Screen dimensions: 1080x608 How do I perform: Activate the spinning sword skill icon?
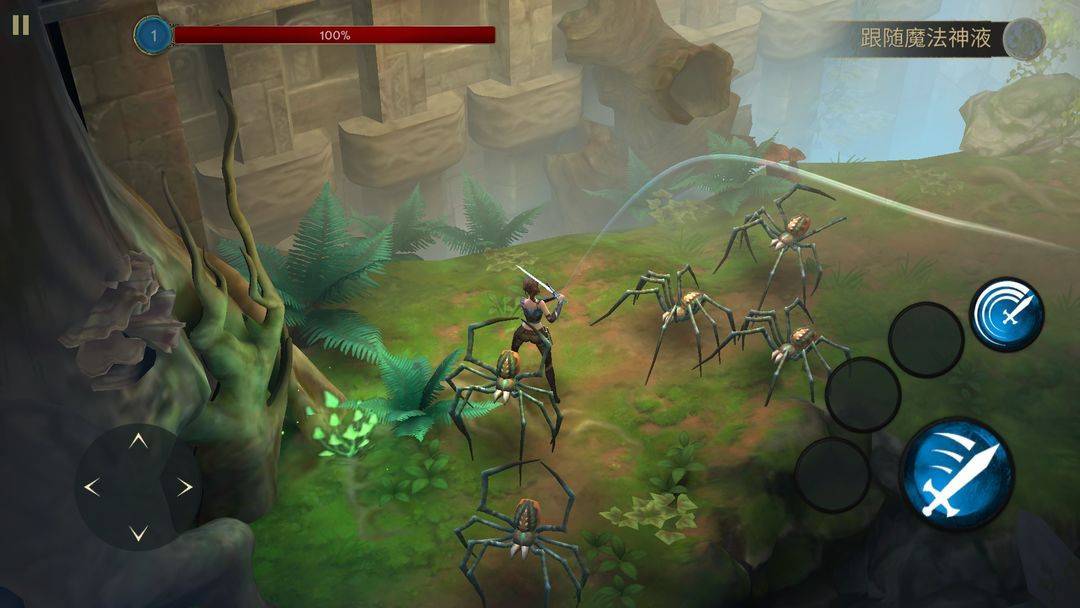click(1008, 314)
